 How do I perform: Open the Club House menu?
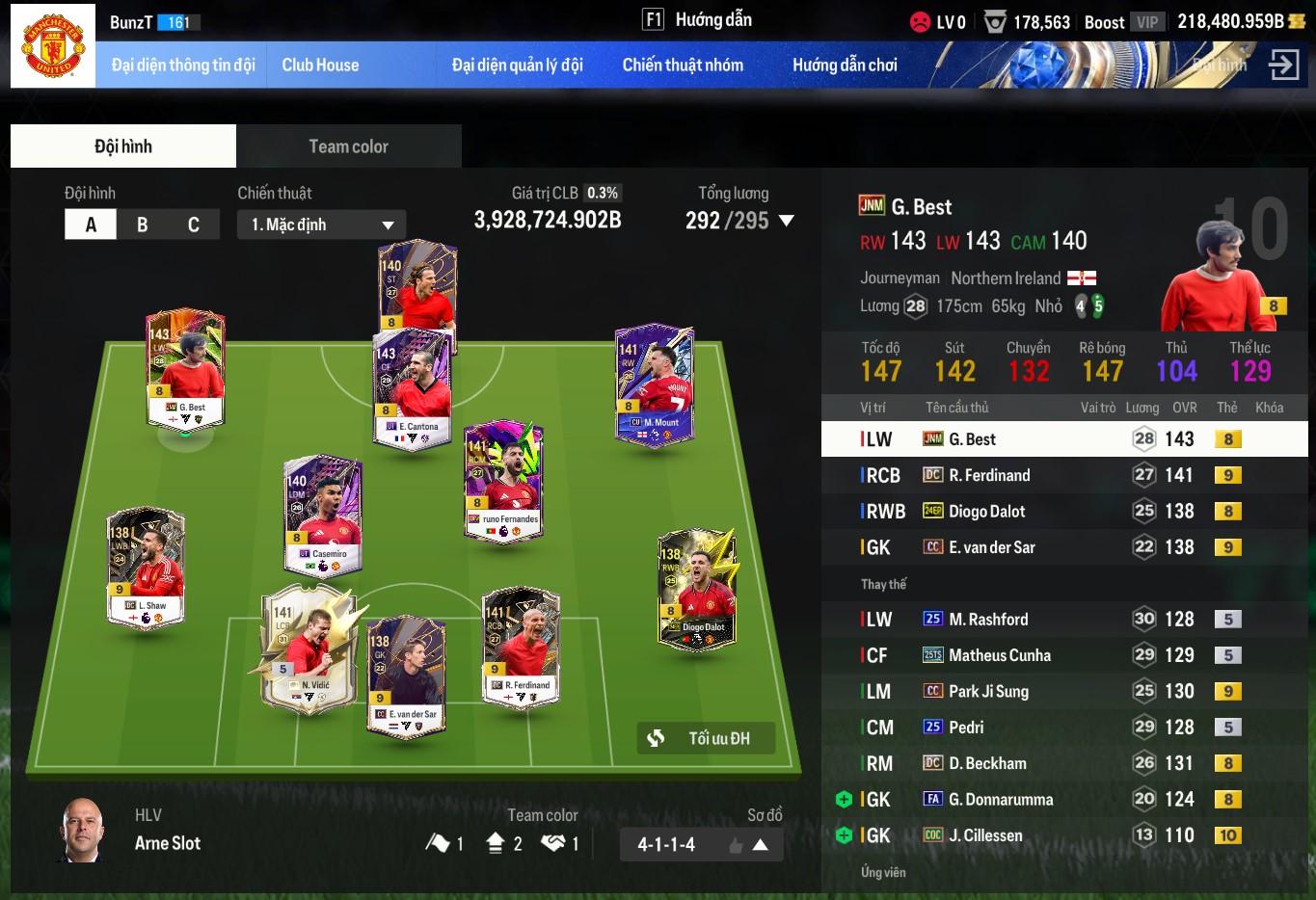(320, 66)
